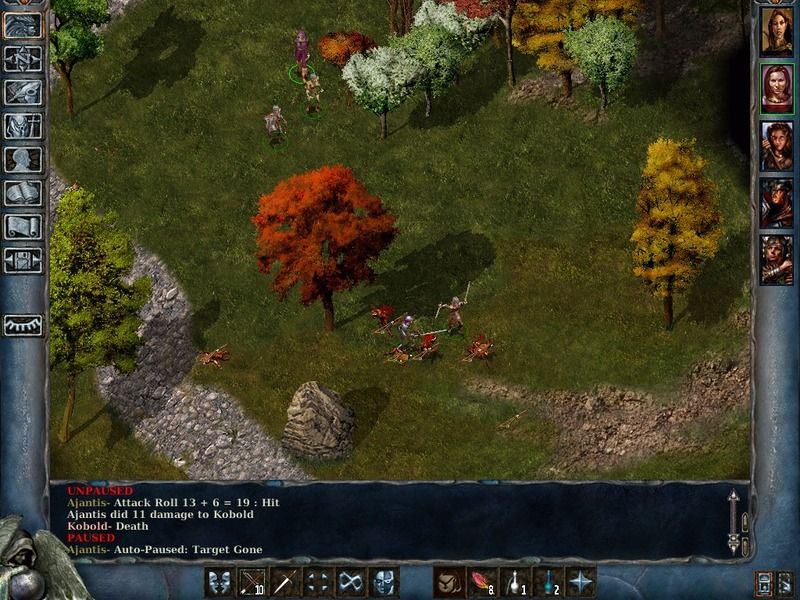The height and width of the screenshot is (600, 800).
Task: Use the brown pouch quick item
Action: 449,581
